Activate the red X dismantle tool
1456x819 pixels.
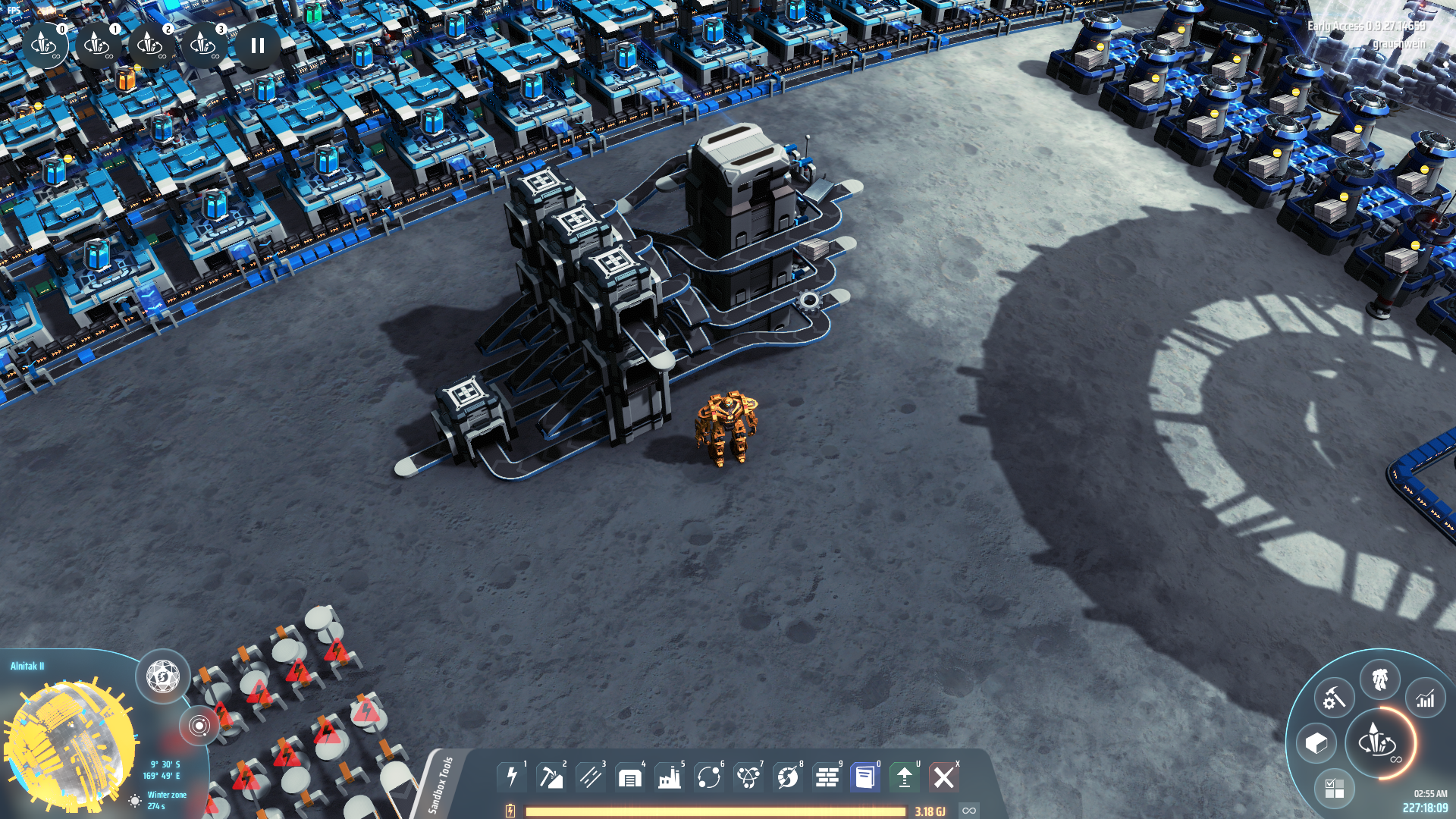[944, 777]
